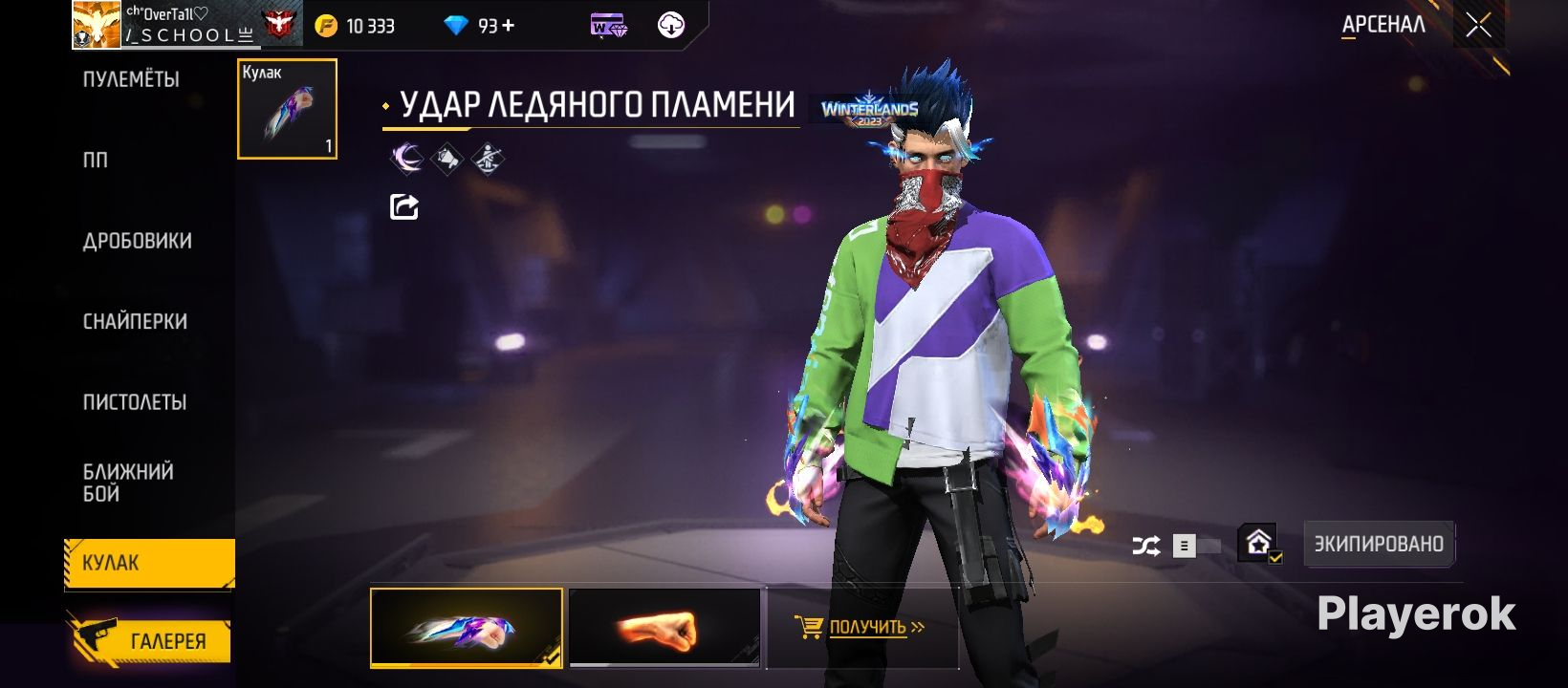Open the БЛИЖНИЙ БОЙ category
The width and height of the screenshot is (1568, 688).
(128, 483)
